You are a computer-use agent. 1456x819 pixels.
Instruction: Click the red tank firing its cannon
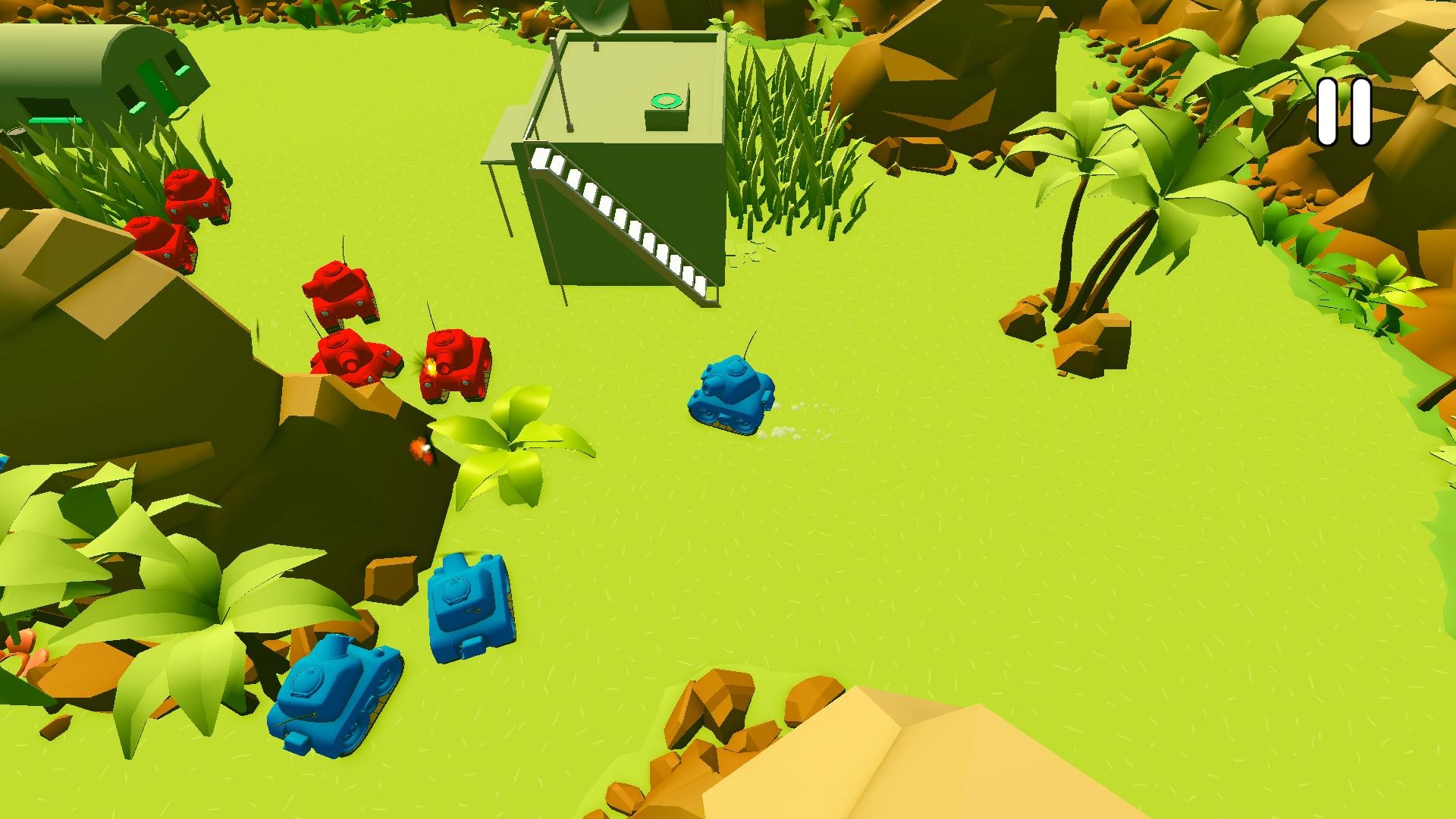pos(455,364)
